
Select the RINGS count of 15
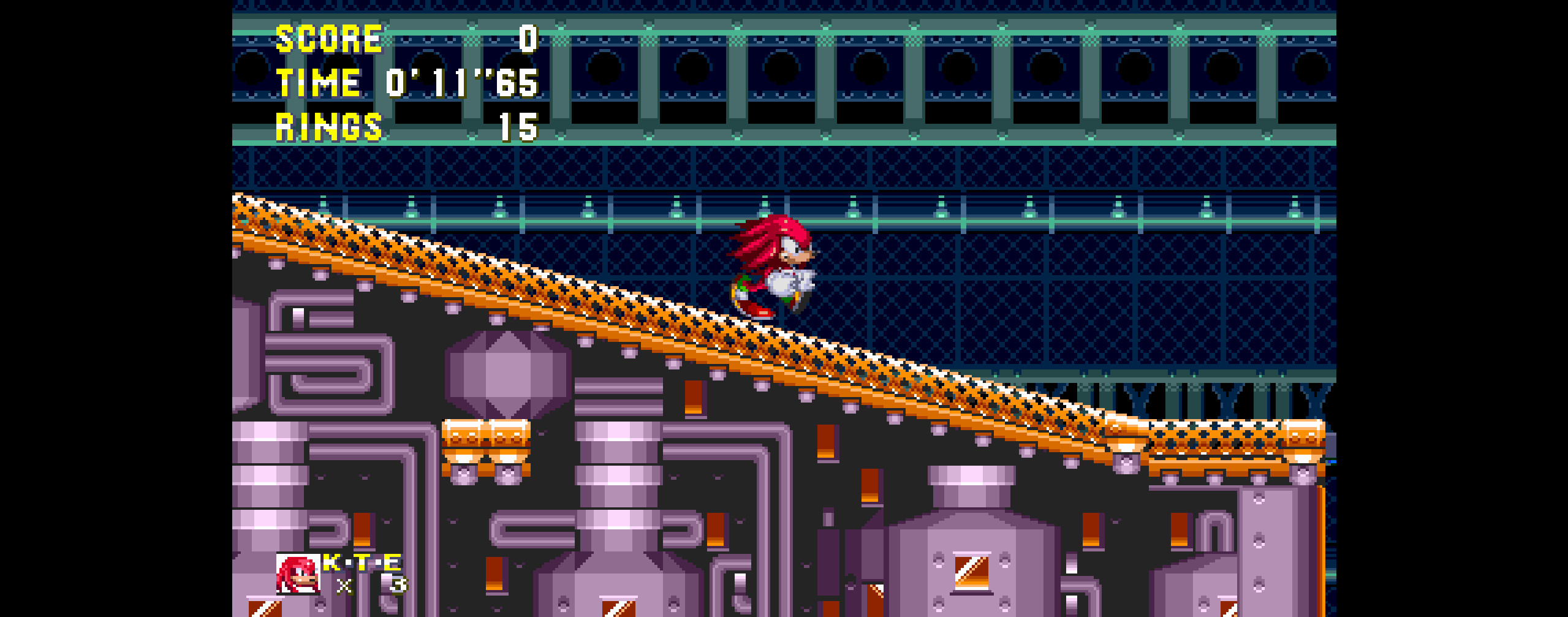pyautogui.click(x=517, y=127)
